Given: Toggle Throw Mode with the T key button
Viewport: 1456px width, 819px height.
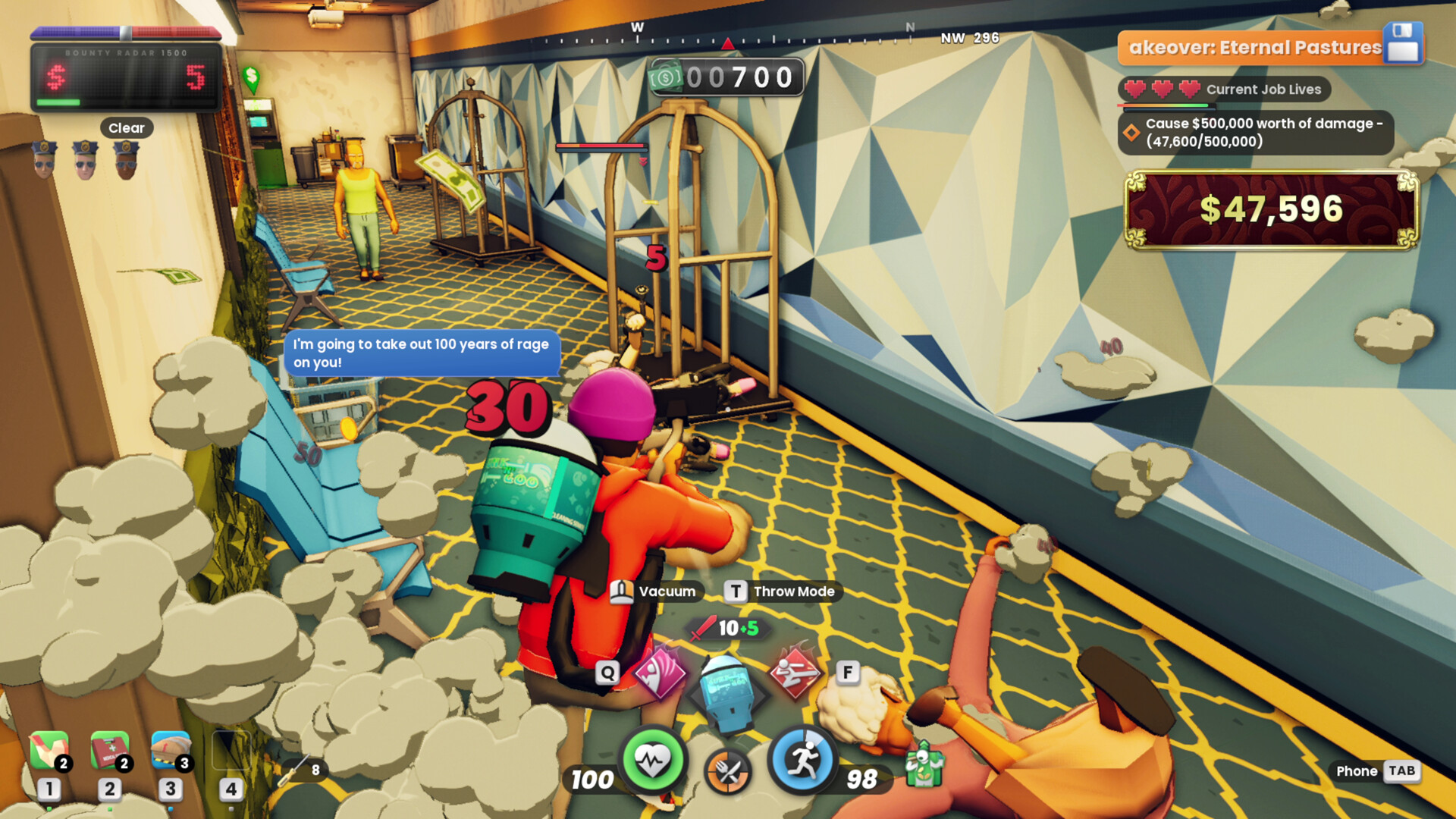Looking at the screenshot, I should point(733,591).
